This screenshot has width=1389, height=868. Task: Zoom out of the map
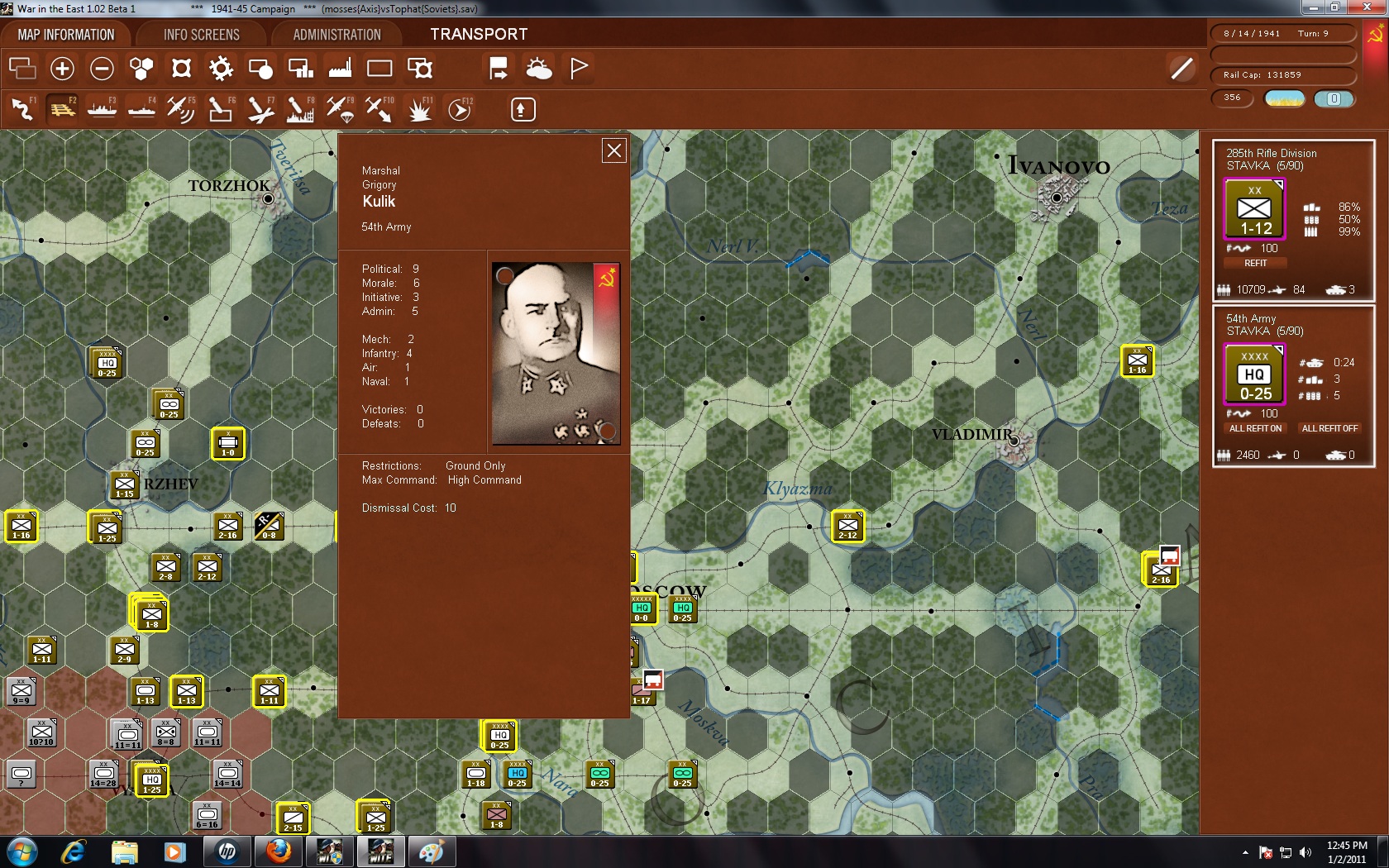coord(102,69)
